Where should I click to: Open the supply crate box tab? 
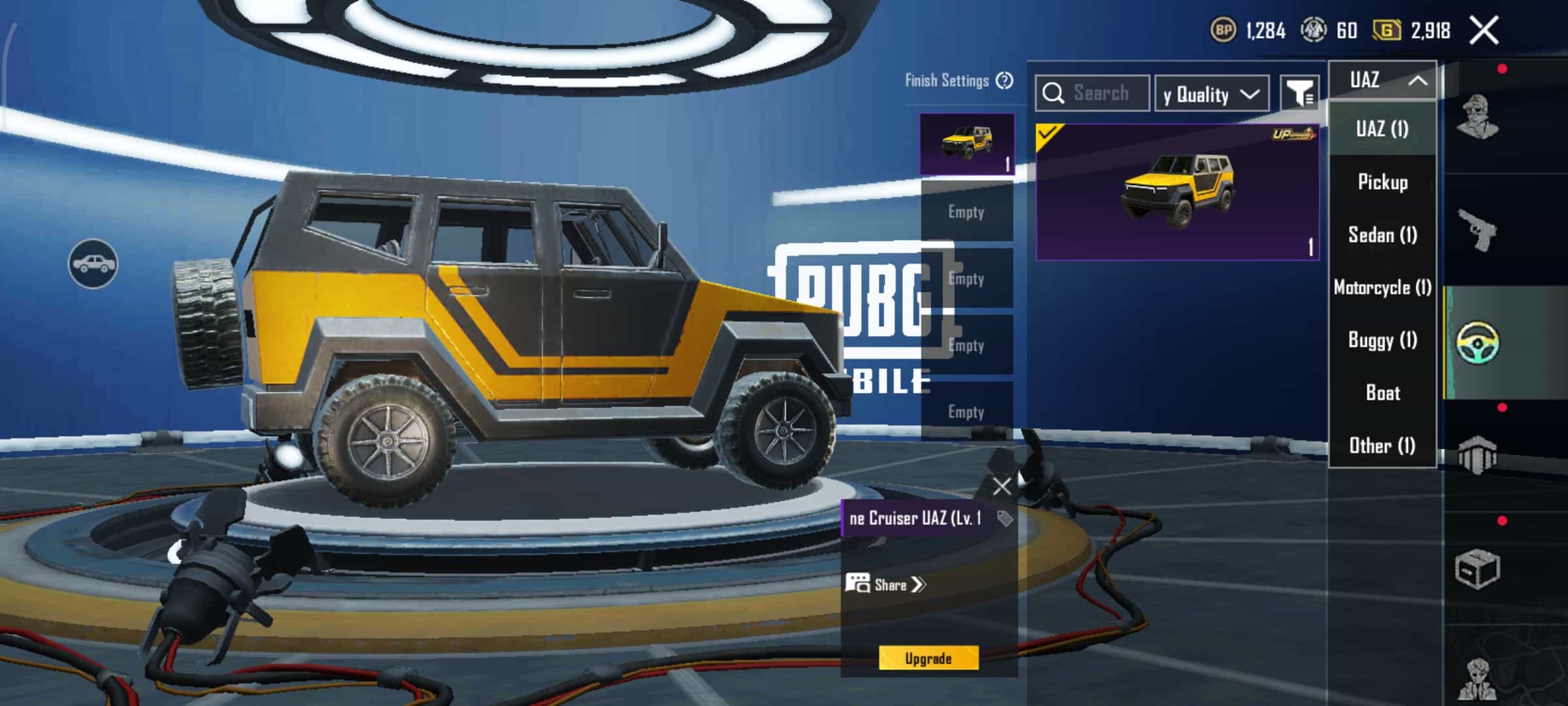point(1477,569)
